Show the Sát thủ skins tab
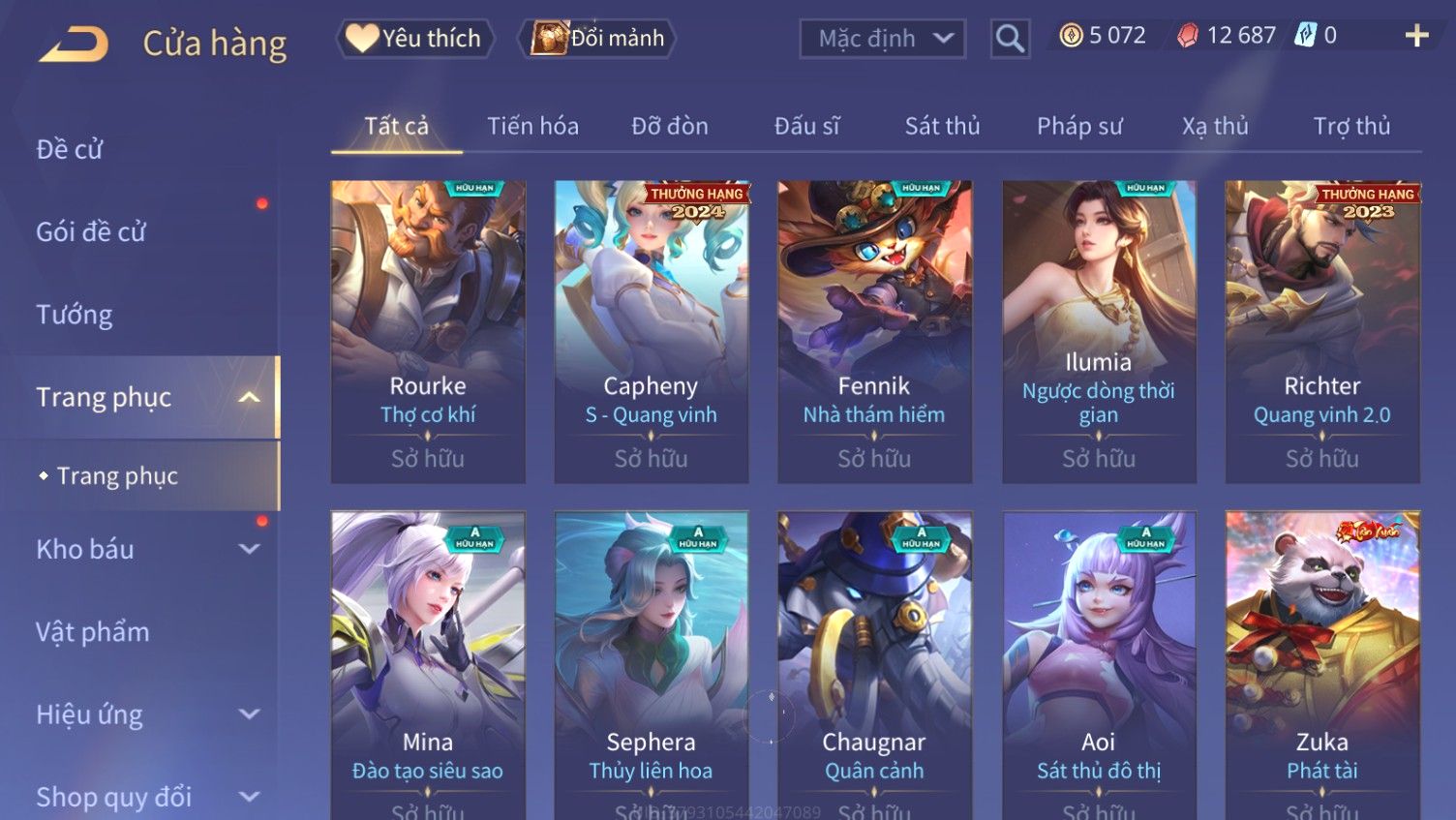Screen dimensions: 1456x820 click(942, 126)
